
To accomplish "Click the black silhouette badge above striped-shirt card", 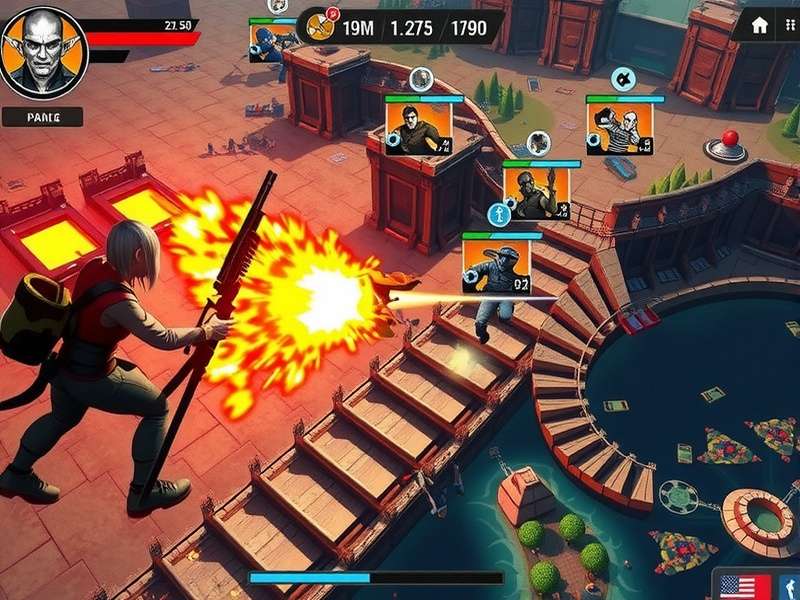I will [621, 78].
